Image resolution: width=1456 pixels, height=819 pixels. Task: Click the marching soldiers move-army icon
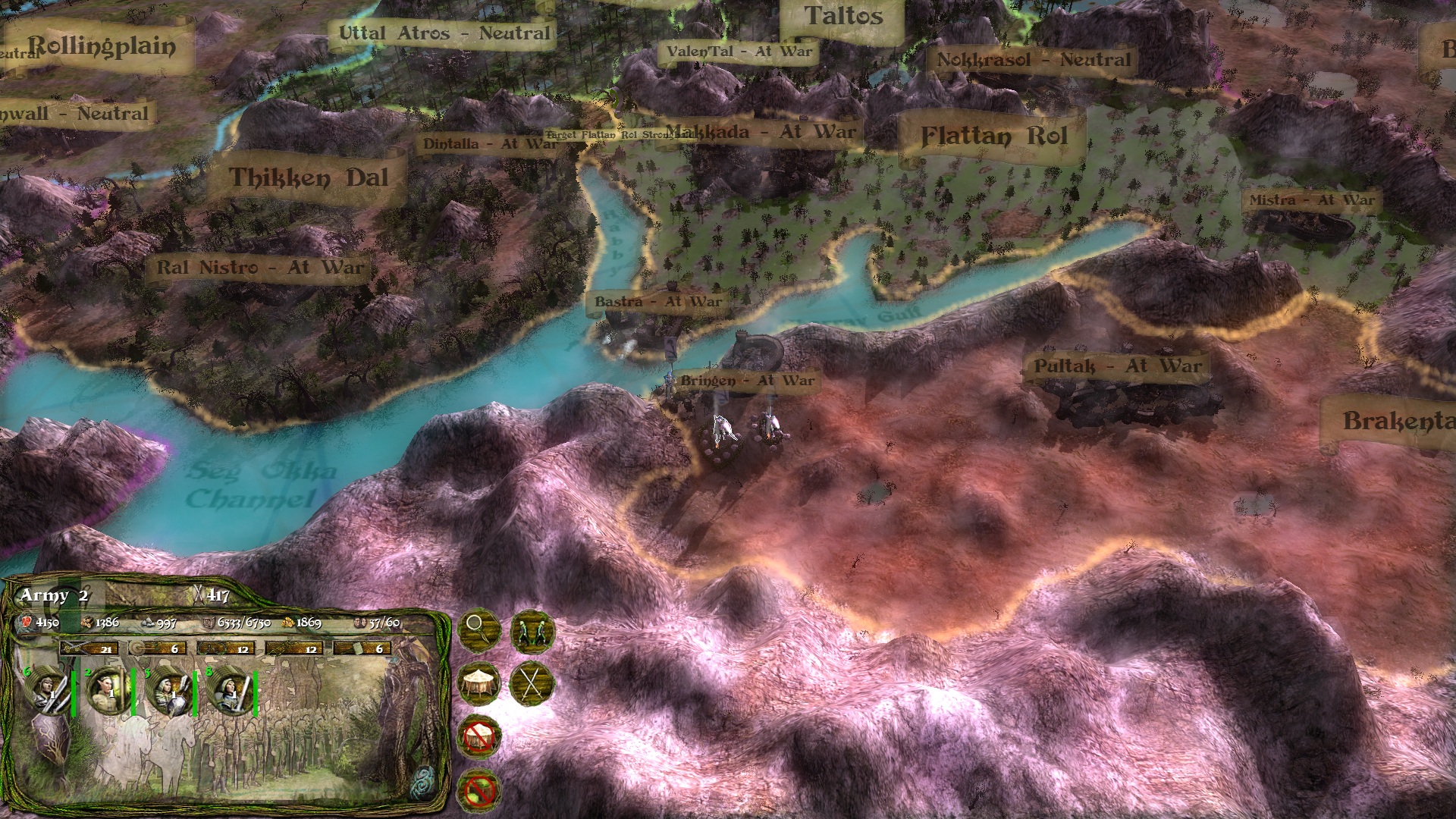click(x=533, y=632)
